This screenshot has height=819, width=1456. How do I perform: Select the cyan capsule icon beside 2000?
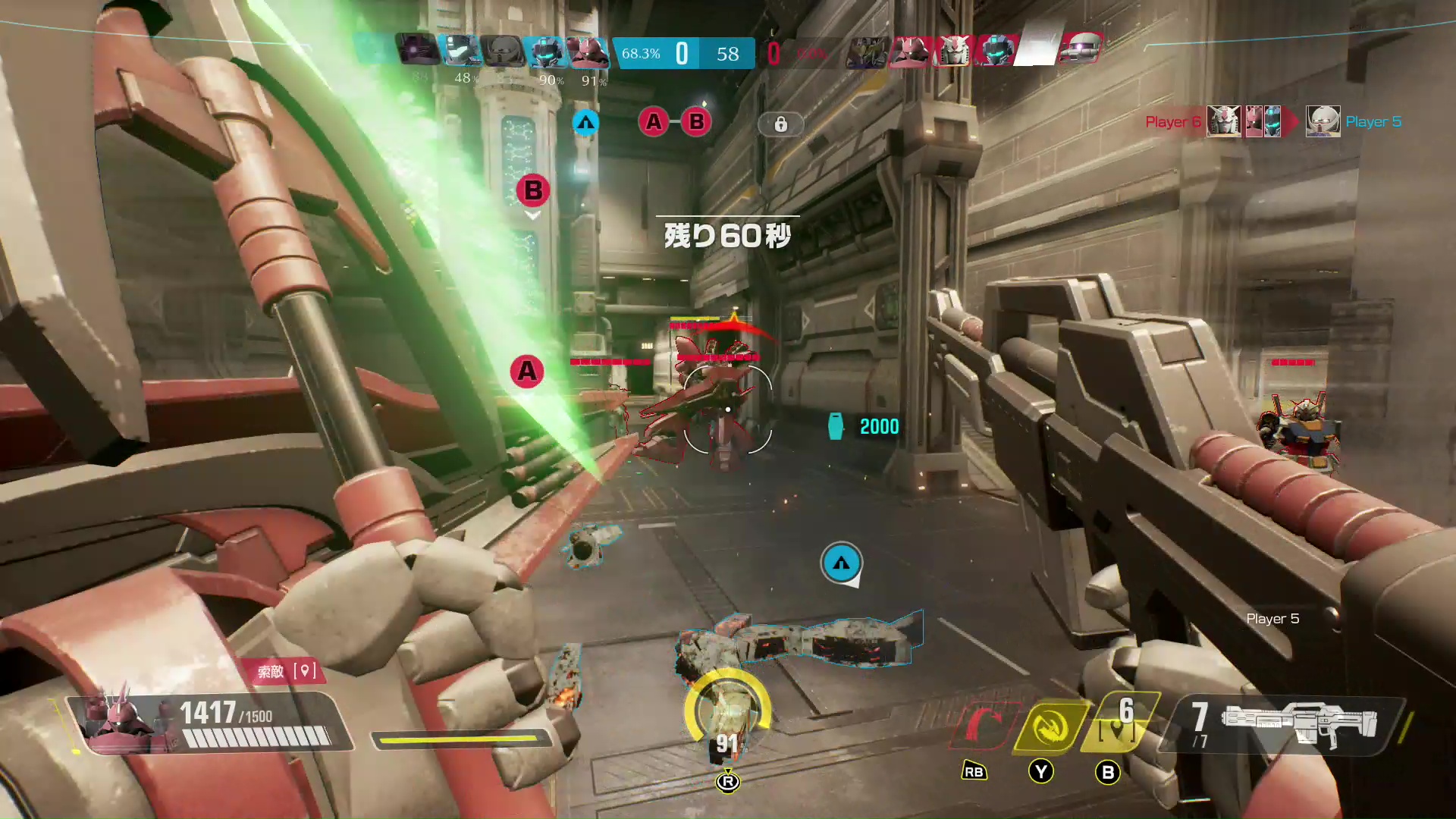(x=836, y=427)
